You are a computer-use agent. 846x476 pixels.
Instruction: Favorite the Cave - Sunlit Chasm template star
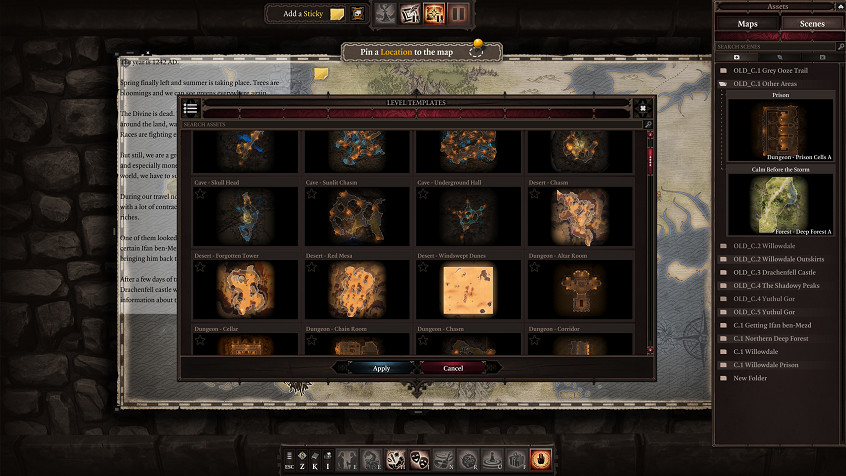[x=312, y=195]
